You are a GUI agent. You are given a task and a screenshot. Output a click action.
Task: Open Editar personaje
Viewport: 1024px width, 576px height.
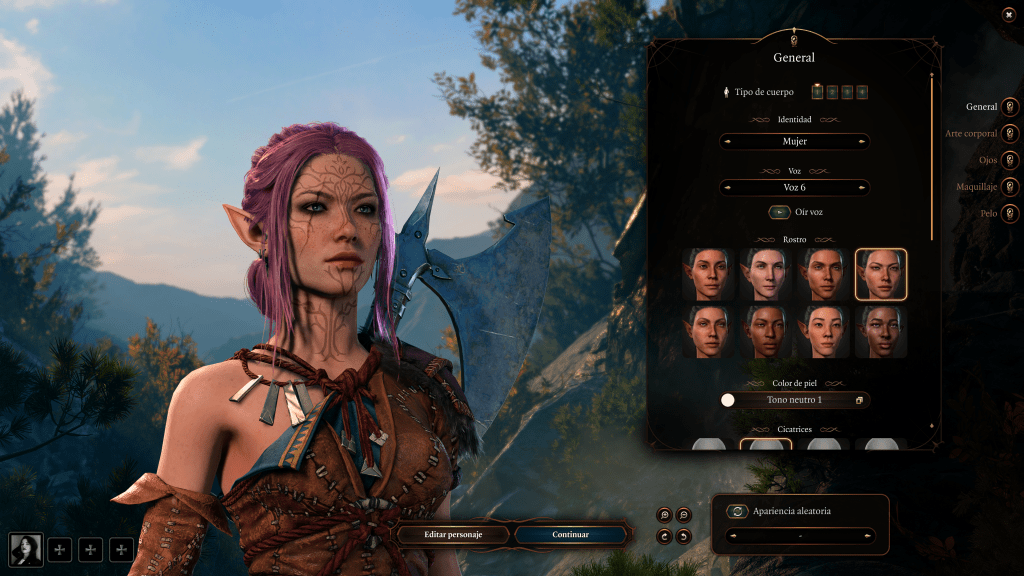[x=453, y=535]
